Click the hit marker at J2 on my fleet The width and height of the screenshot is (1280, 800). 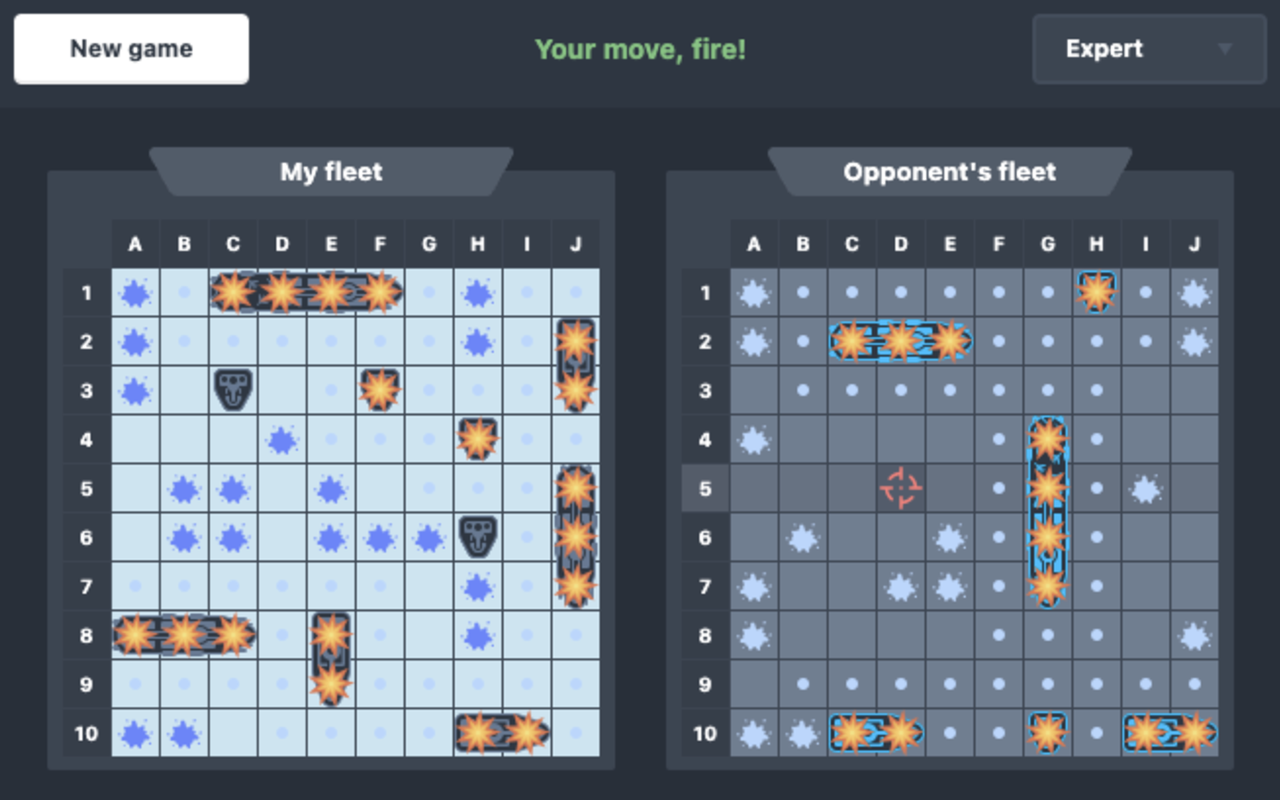(575, 341)
